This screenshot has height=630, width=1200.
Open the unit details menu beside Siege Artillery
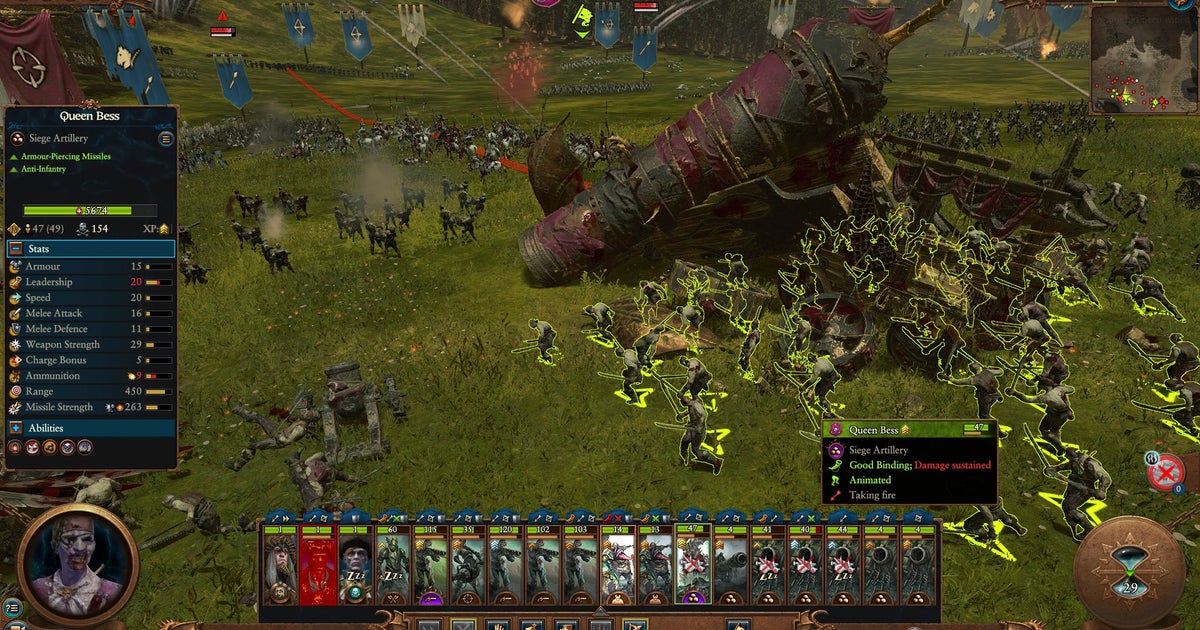click(x=166, y=139)
